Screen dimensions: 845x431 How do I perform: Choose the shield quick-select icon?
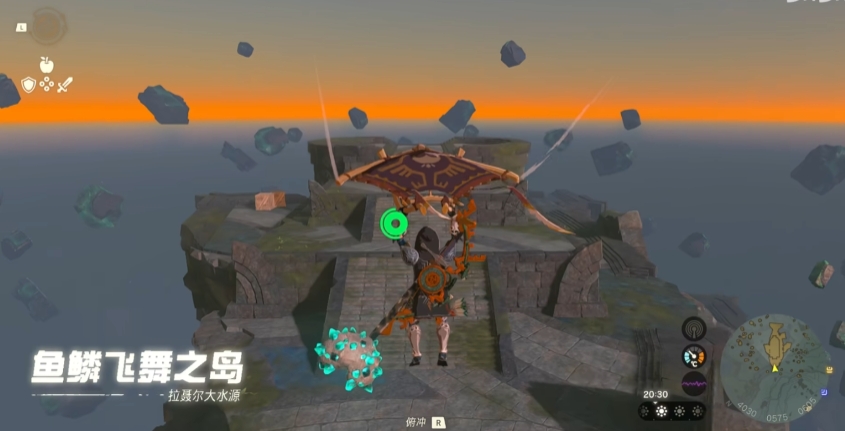click(28, 85)
